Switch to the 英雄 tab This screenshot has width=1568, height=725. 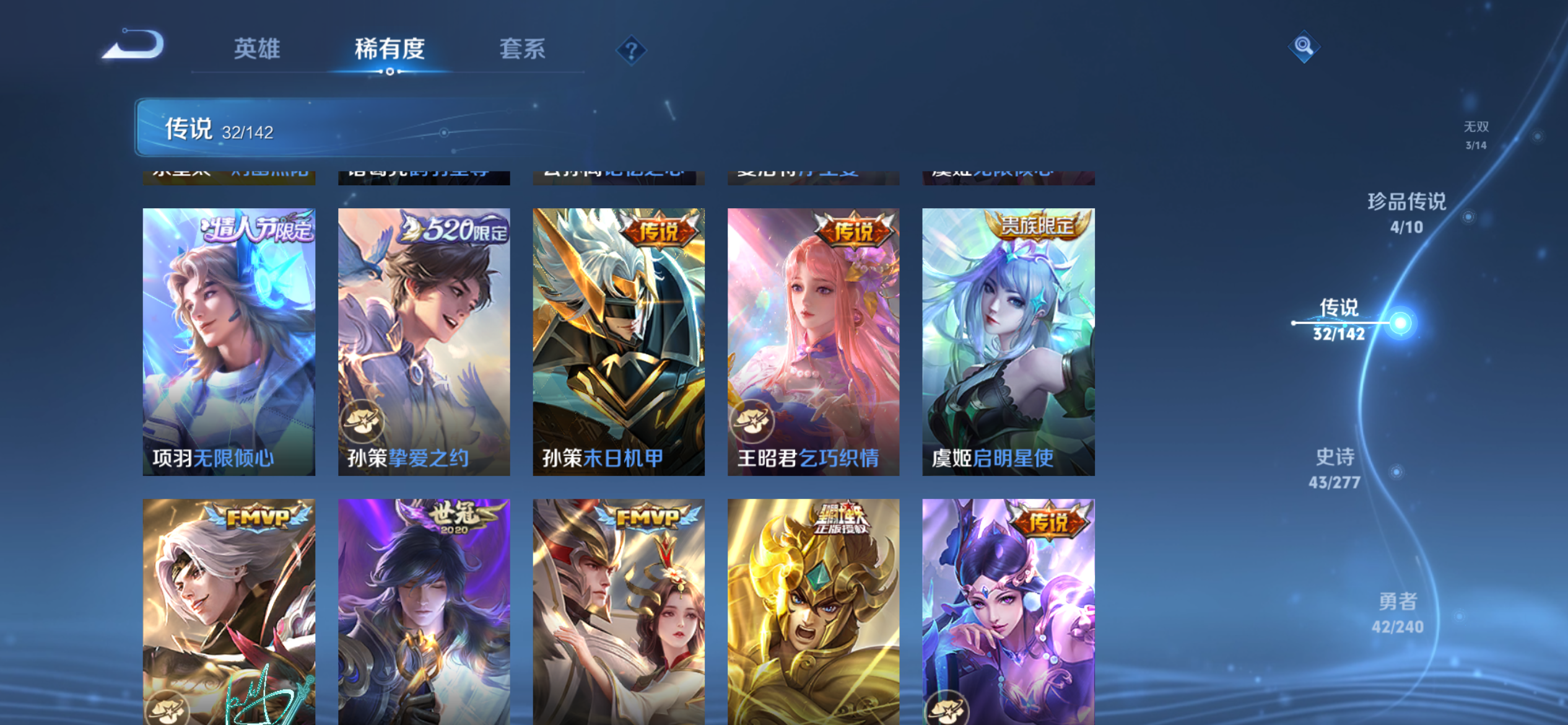(x=258, y=48)
